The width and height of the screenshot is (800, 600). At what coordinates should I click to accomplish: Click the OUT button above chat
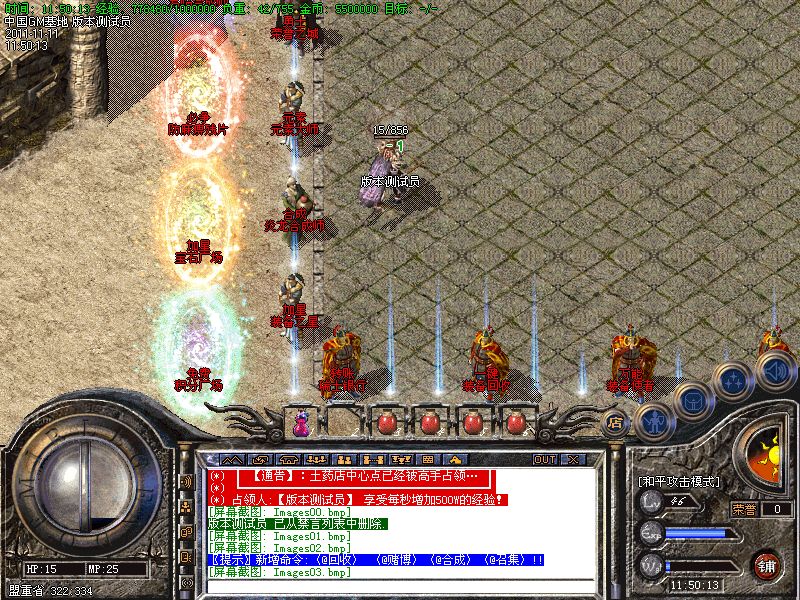[x=544, y=459]
